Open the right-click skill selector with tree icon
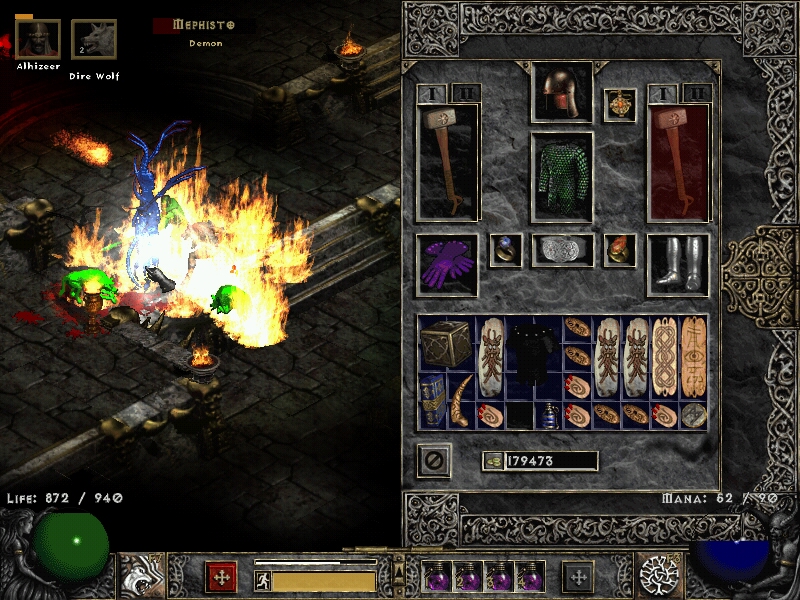 click(x=659, y=576)
